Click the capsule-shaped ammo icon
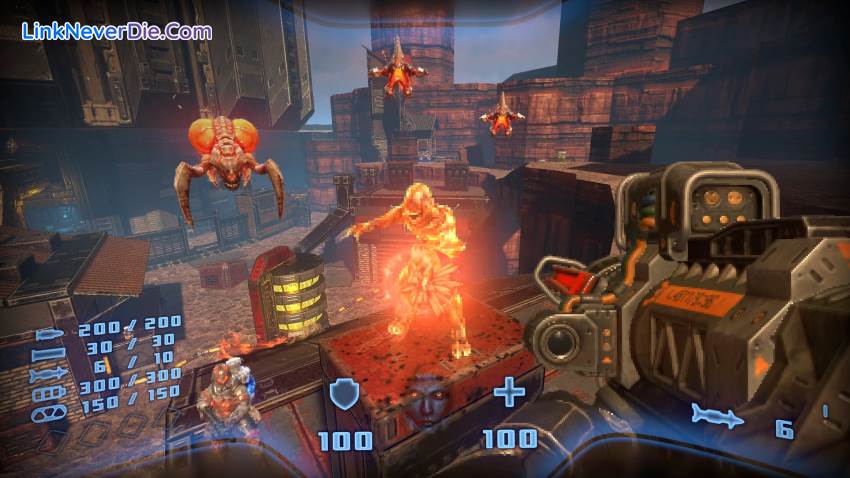 pos(50,413)
